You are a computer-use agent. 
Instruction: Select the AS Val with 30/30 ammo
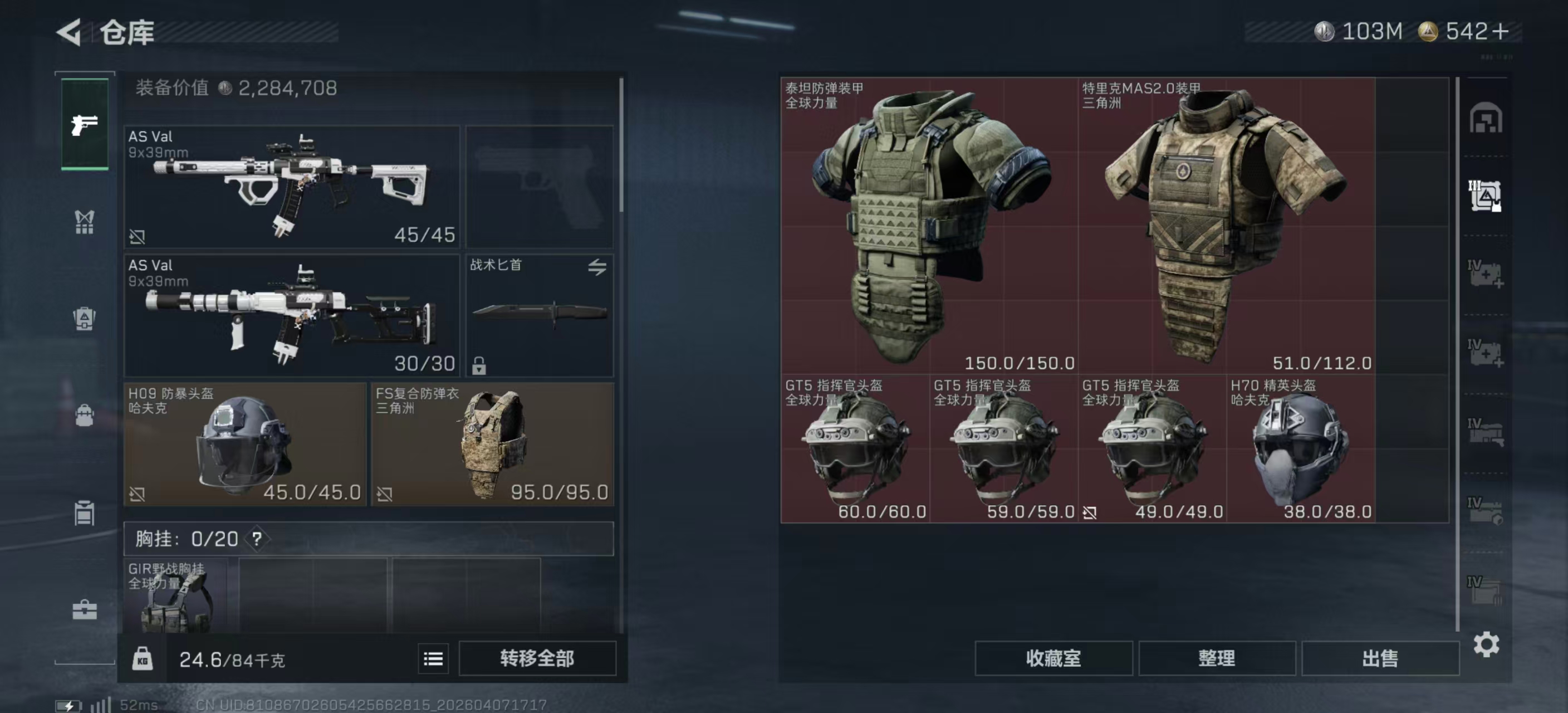pos(292,315)
